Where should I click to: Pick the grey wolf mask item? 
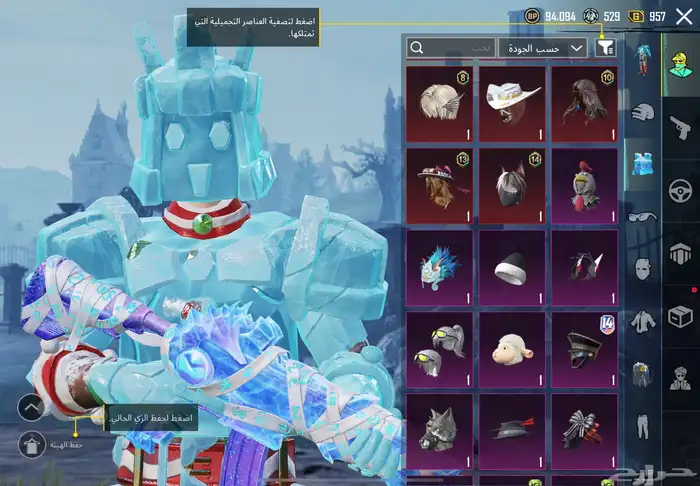pyautogui.click(x=439, y=432)
